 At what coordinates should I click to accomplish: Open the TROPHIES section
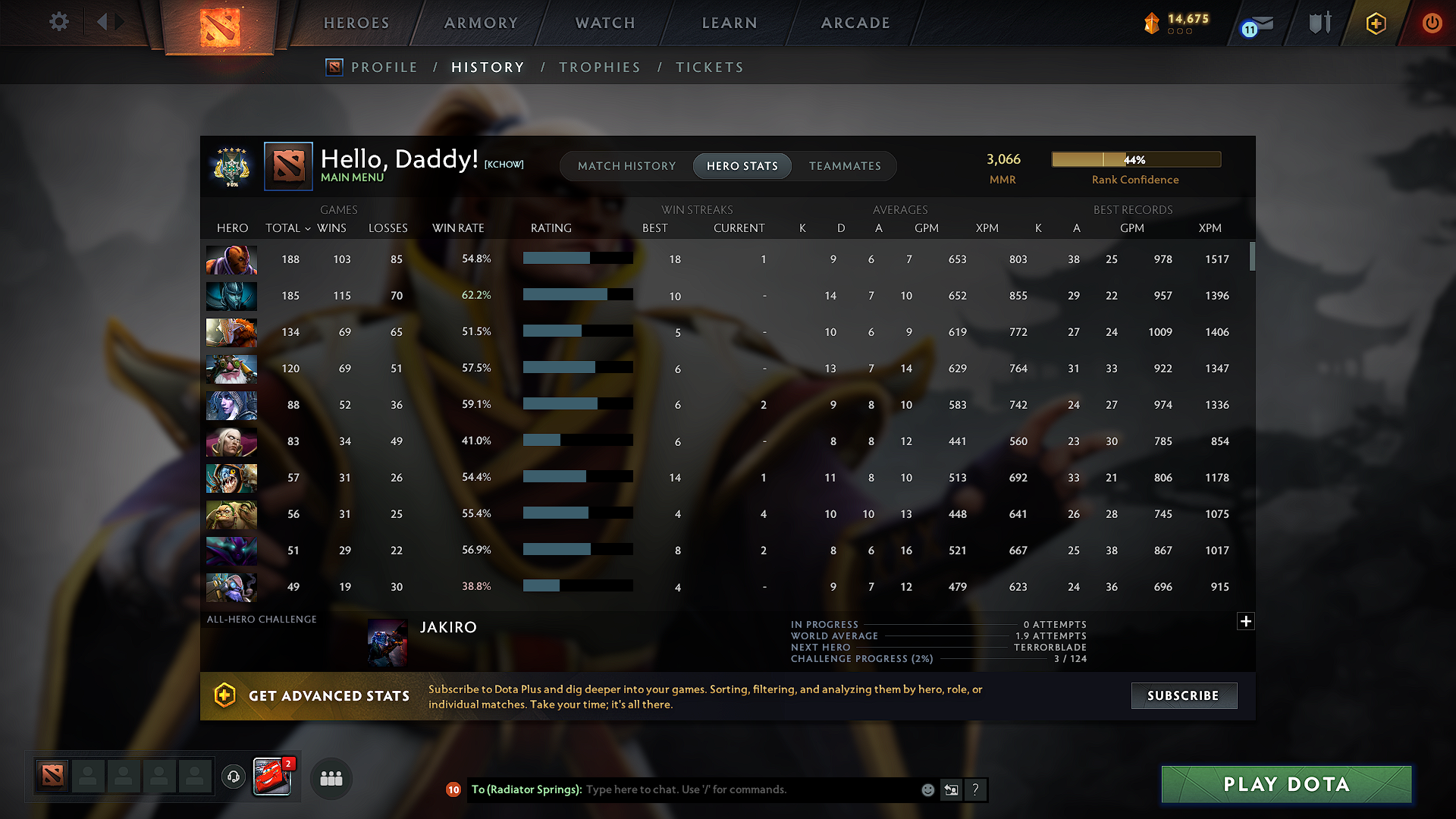[x=600, y=67]
